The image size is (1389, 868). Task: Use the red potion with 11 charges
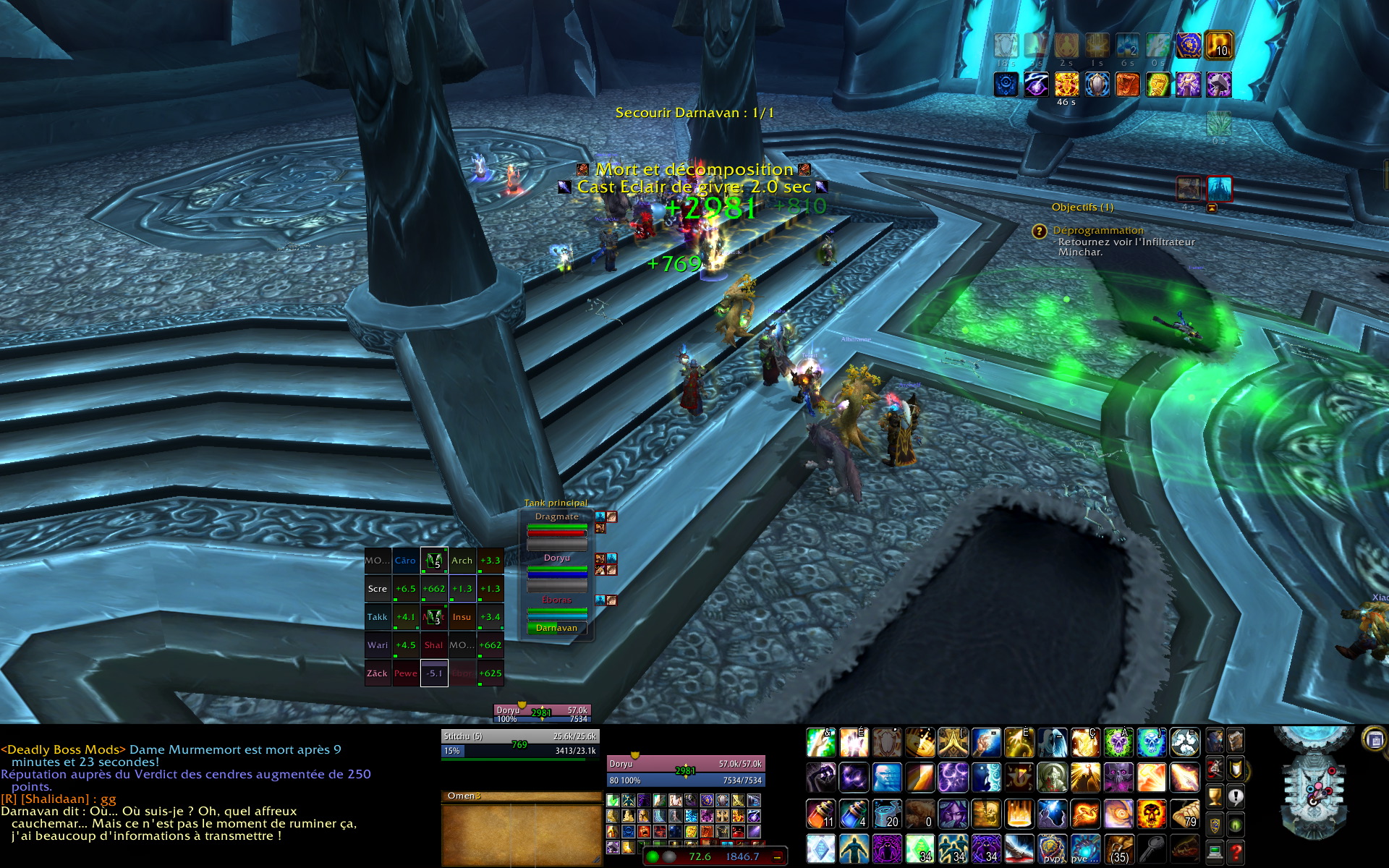820,814
